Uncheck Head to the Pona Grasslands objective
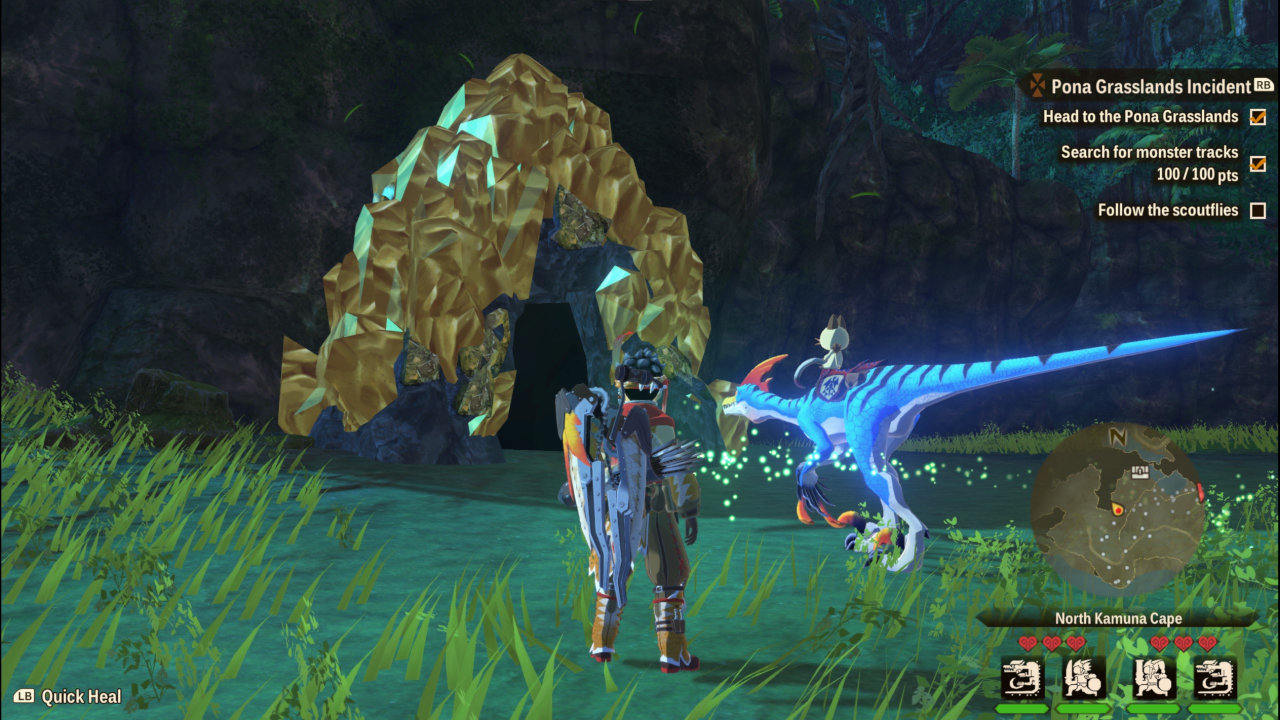Image resolution: width=1280 pixels, height=720 pixels. [x=1256, y=117]
